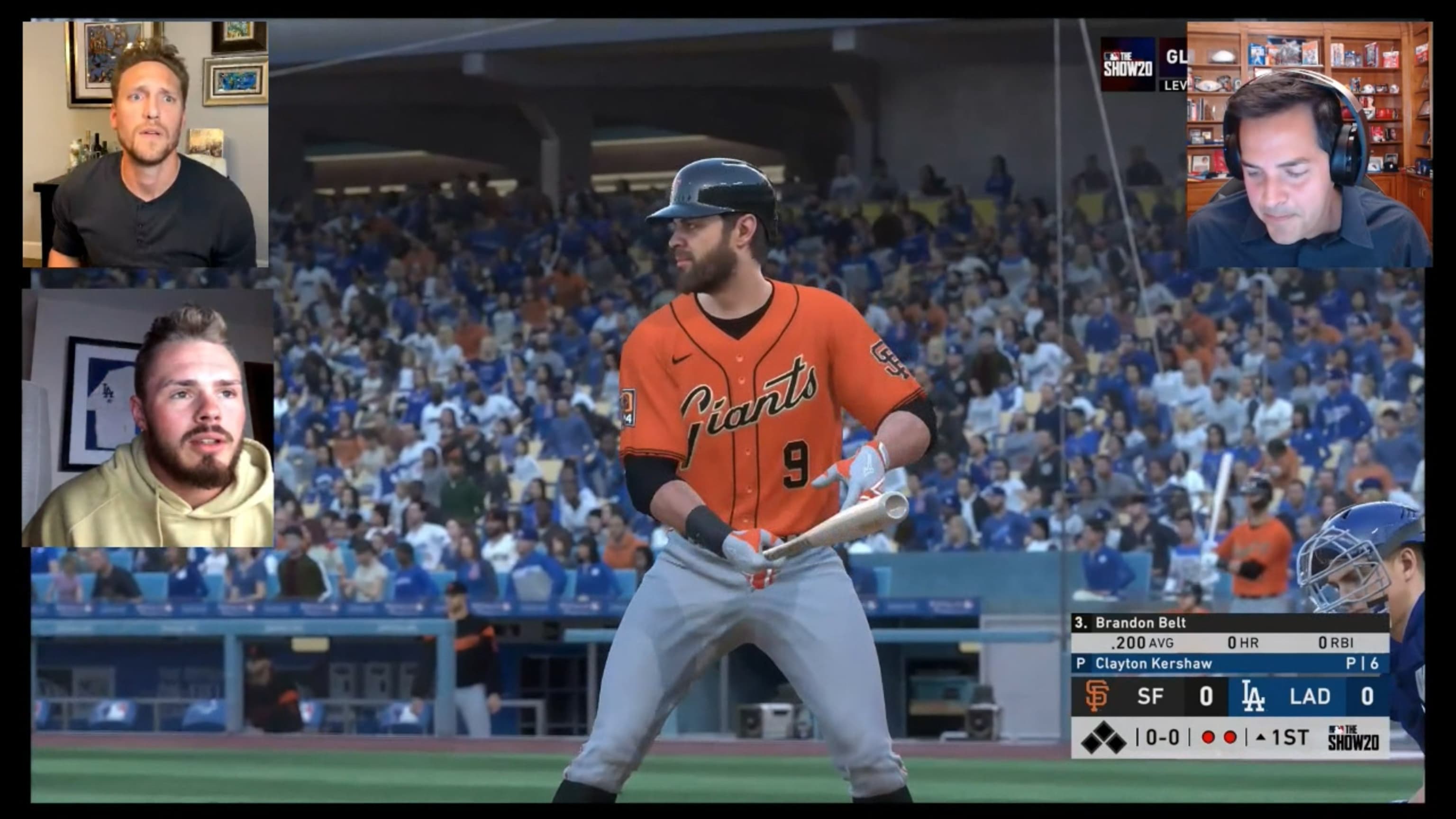Toggle the first red out indicator
This screenshot has width=1456, height=819.
[1208, 737]
